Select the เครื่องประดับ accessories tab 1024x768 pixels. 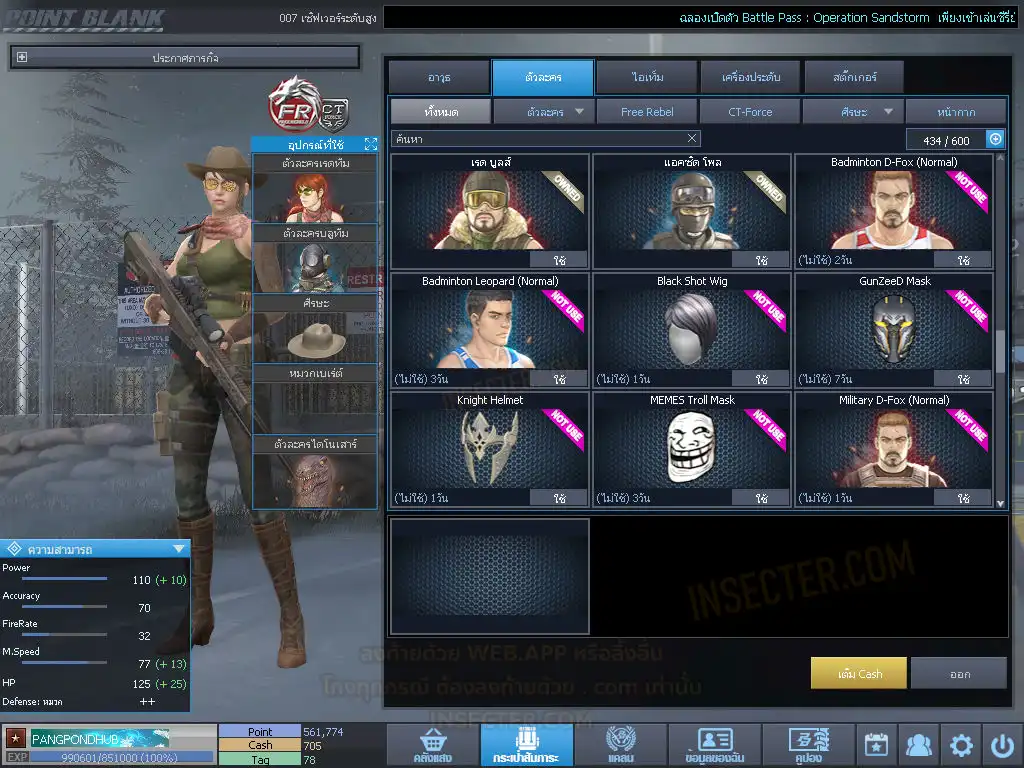749,77
